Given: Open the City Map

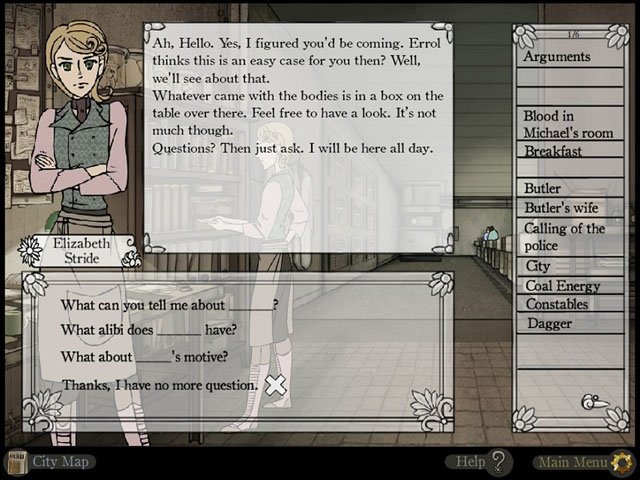Looking at the screenshot, I should point(52,461).
